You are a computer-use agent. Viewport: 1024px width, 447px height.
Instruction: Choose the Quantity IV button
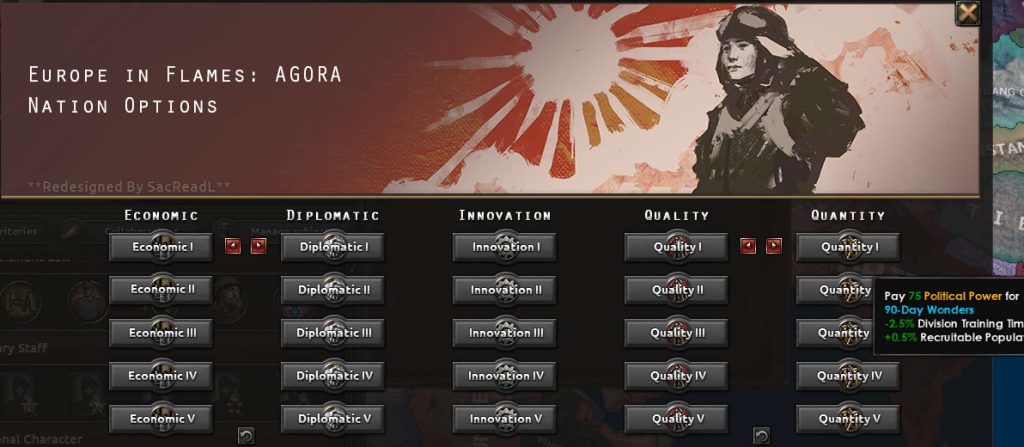click(x=849, y=376)
